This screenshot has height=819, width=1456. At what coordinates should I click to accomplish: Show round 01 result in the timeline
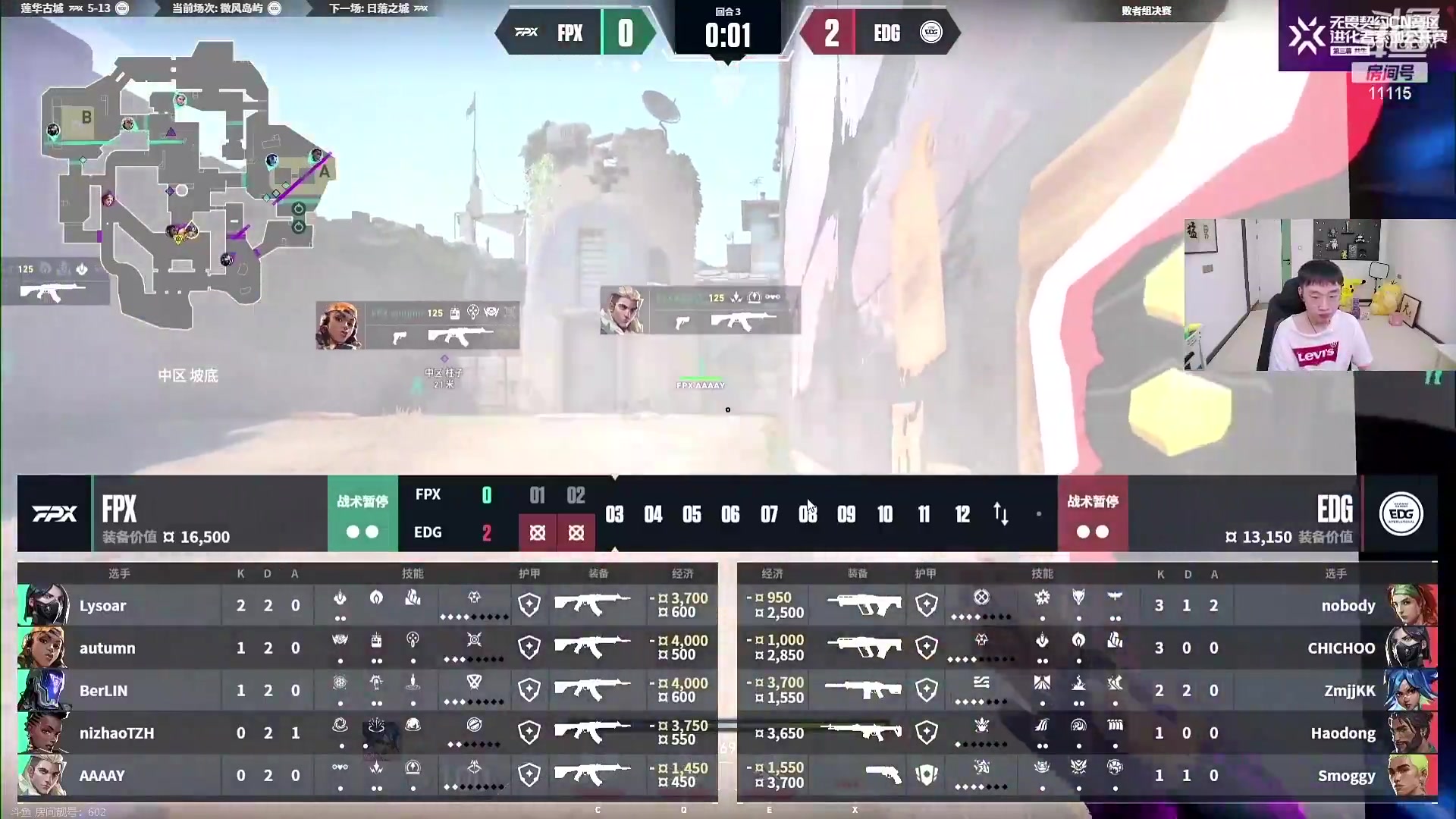537,497
